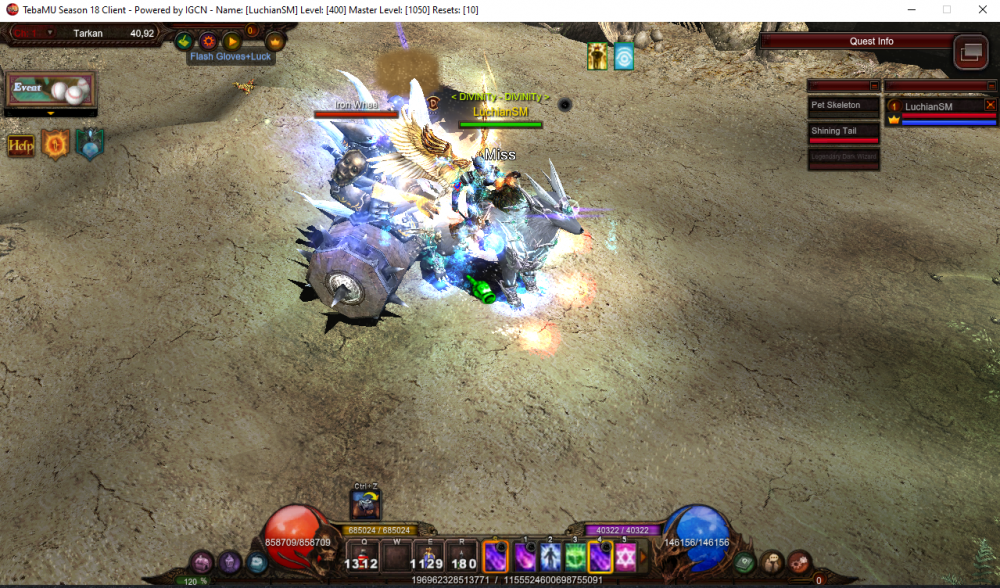Click the teal blue orb shield icon
Image resolution: width=1000 pixels, height=588 pixels.
89,145
